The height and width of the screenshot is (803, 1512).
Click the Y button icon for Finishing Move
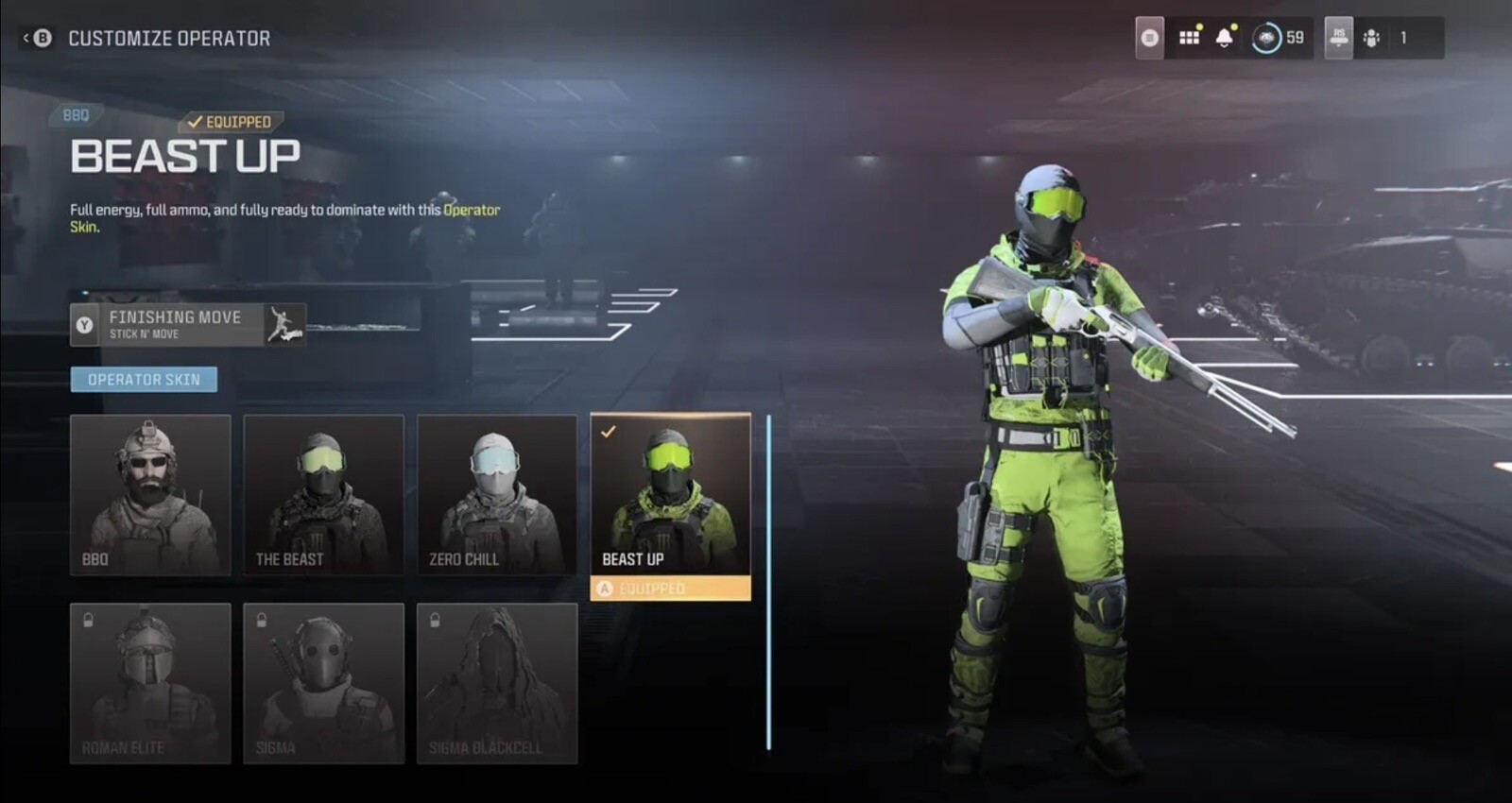coord(83,325)
